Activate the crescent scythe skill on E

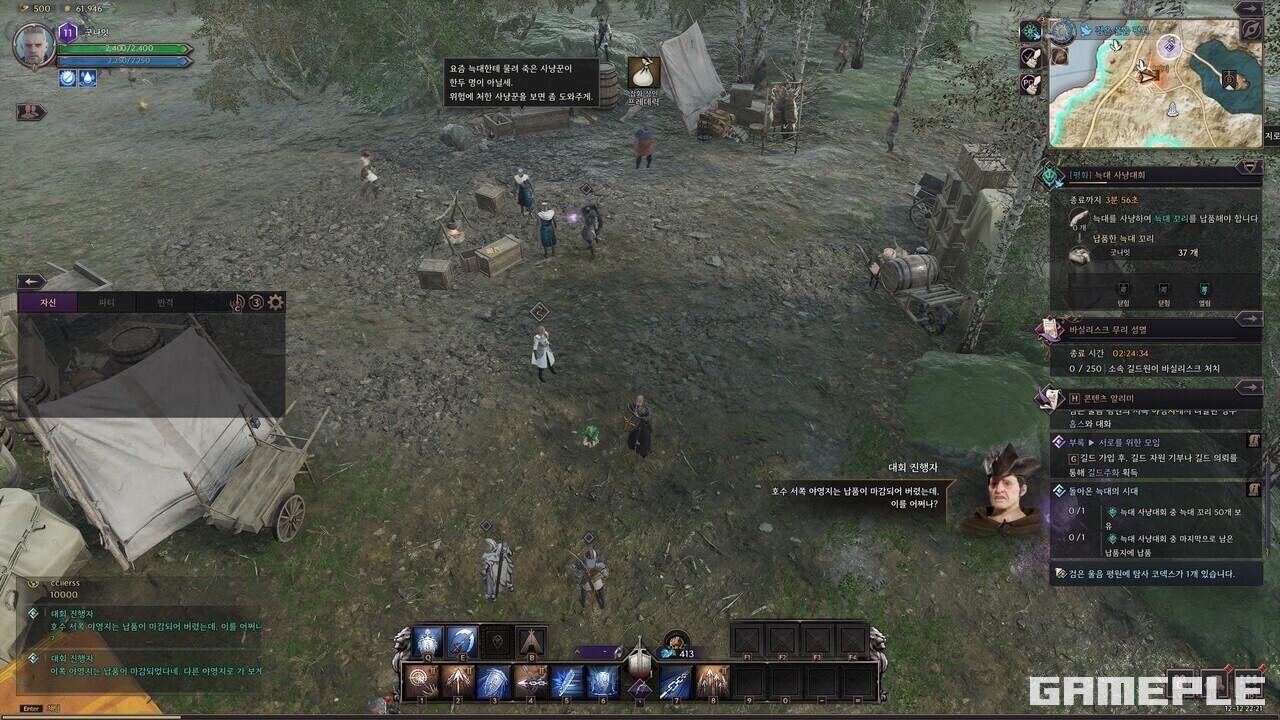[463, 641]
